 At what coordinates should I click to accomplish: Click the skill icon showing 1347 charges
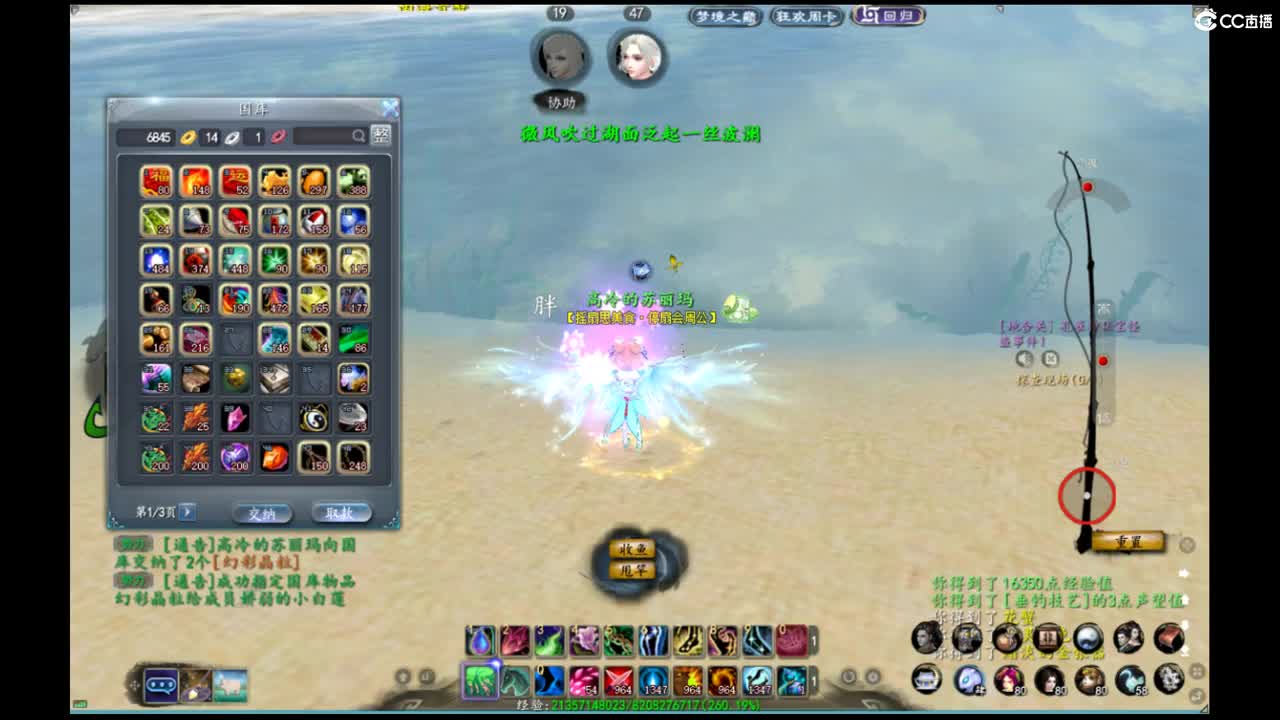click(x=654, y=679)
